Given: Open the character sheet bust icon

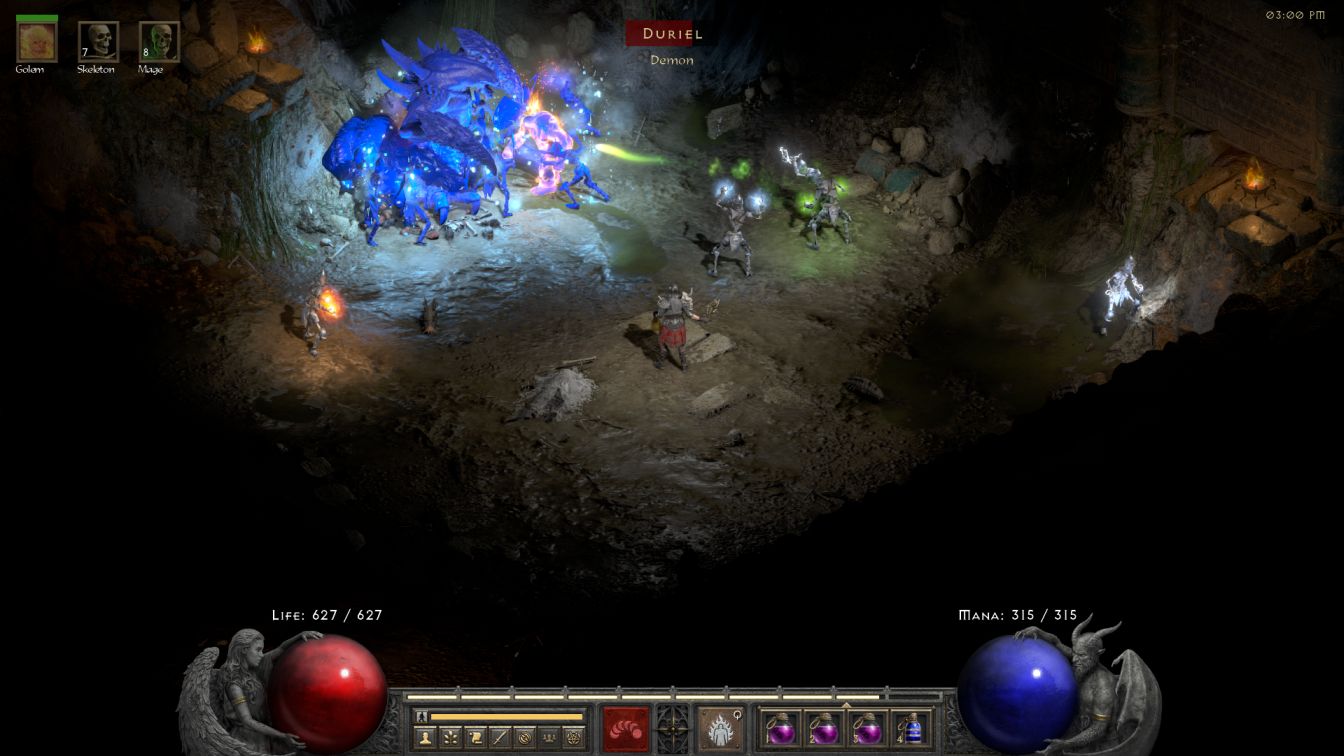Looking at the screenshot, I should [427, 737].
